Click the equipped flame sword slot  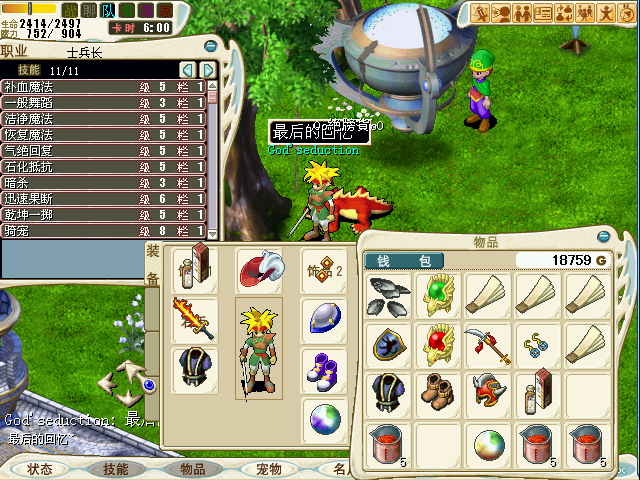click(194, 319)
